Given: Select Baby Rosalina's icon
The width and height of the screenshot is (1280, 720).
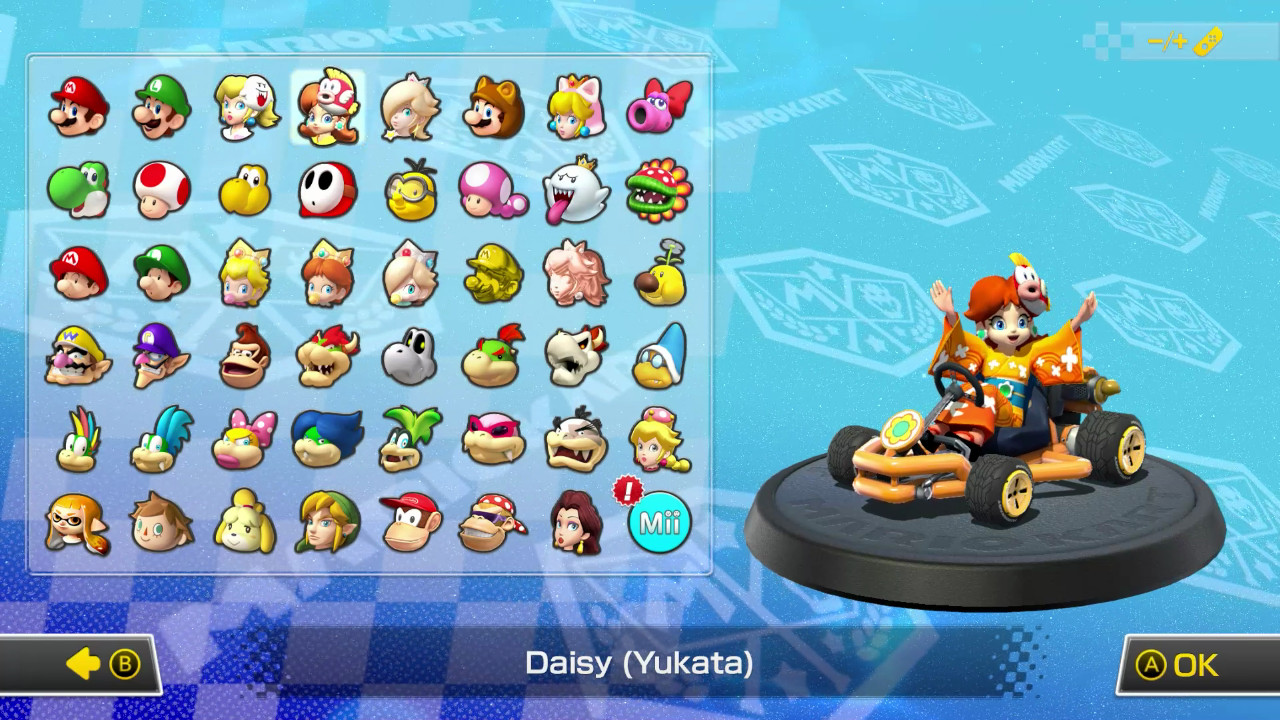Looking at the screenshot, I should tap(408, 273).
